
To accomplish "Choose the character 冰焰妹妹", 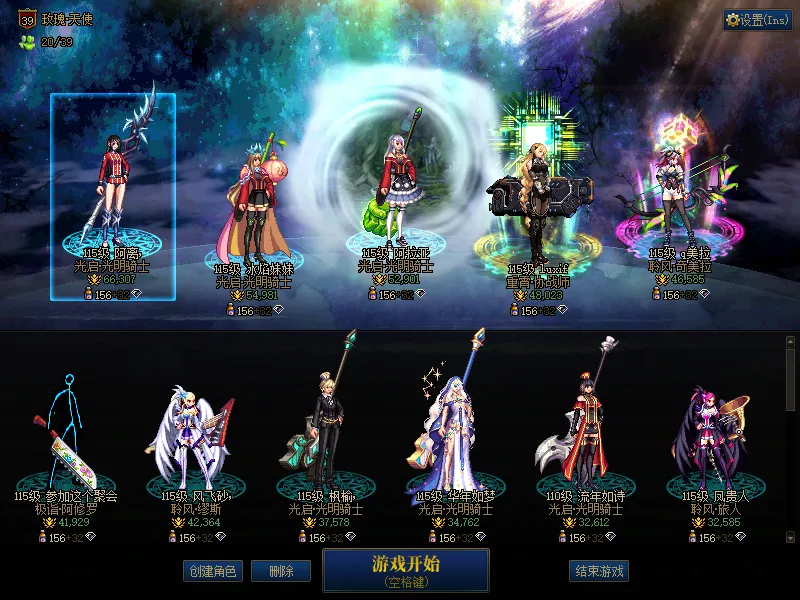I will point(253,210).
